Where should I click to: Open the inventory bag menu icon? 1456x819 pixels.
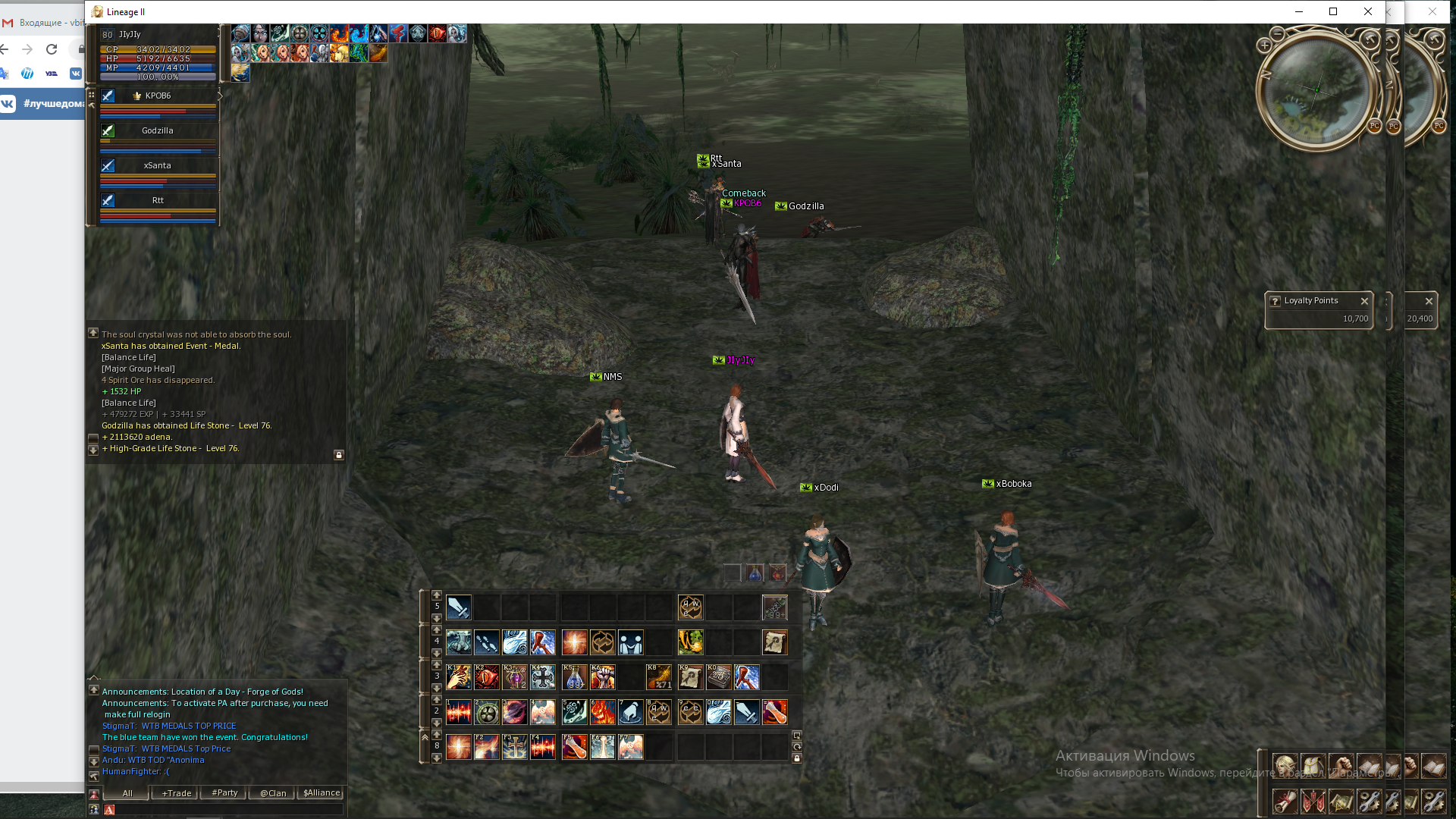[1313, 766]
